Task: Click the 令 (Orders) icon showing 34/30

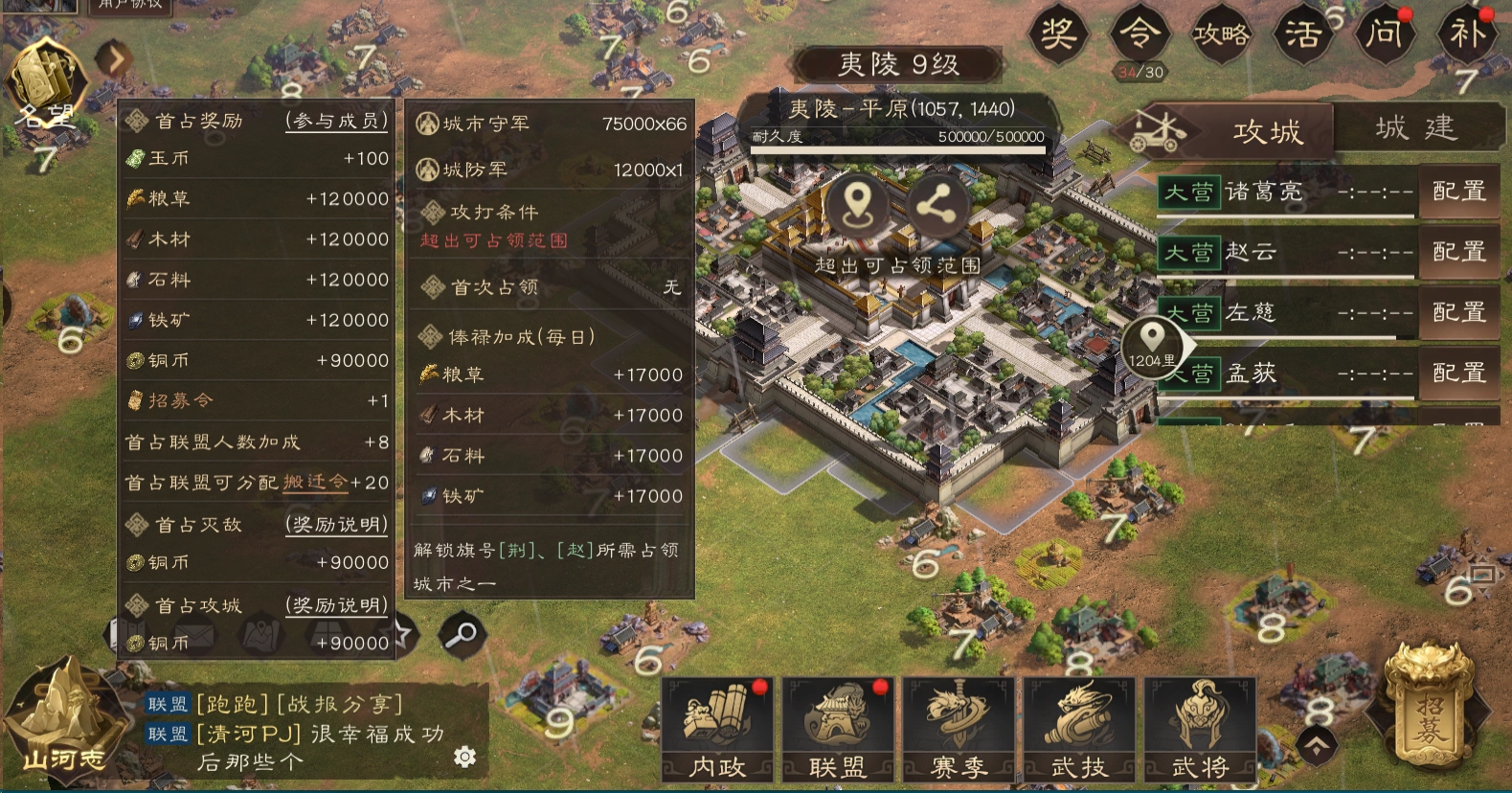Action: click(x=1140, y=35)
